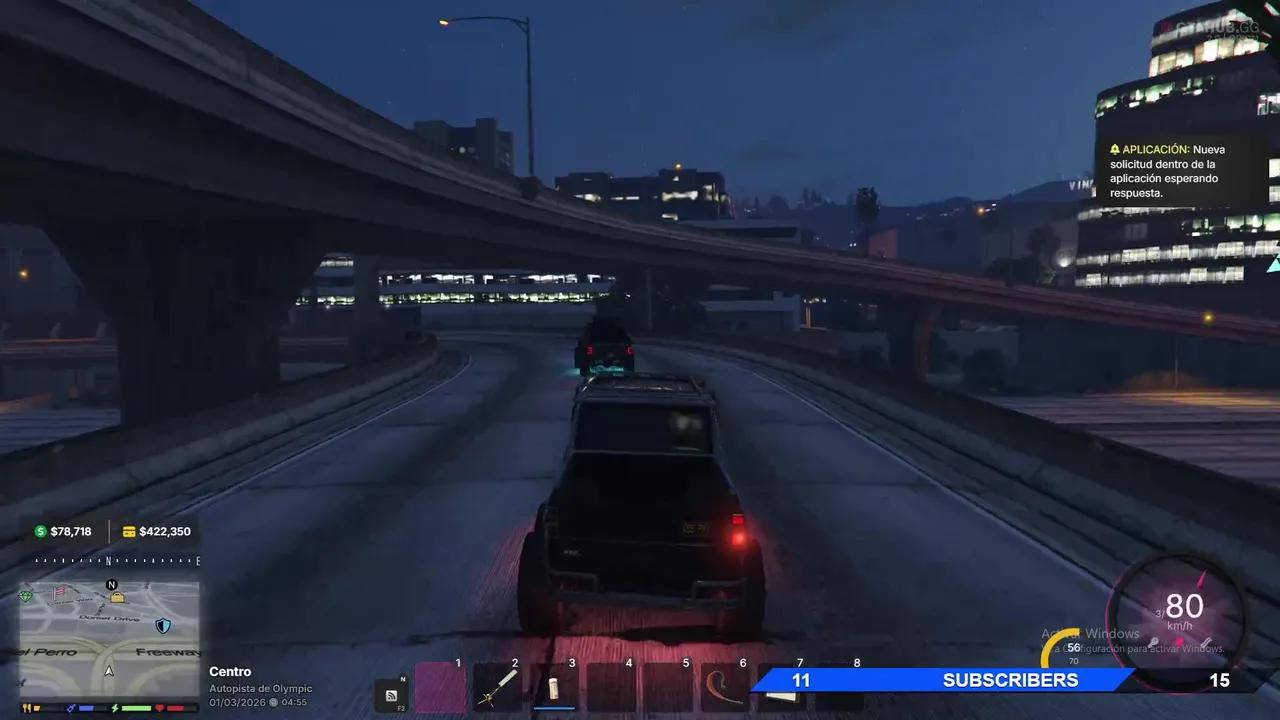The height and width of the screenshot is (720, 1280).
Task: Toggle the red engine indicator light
Action: [x=1179, y=640]
